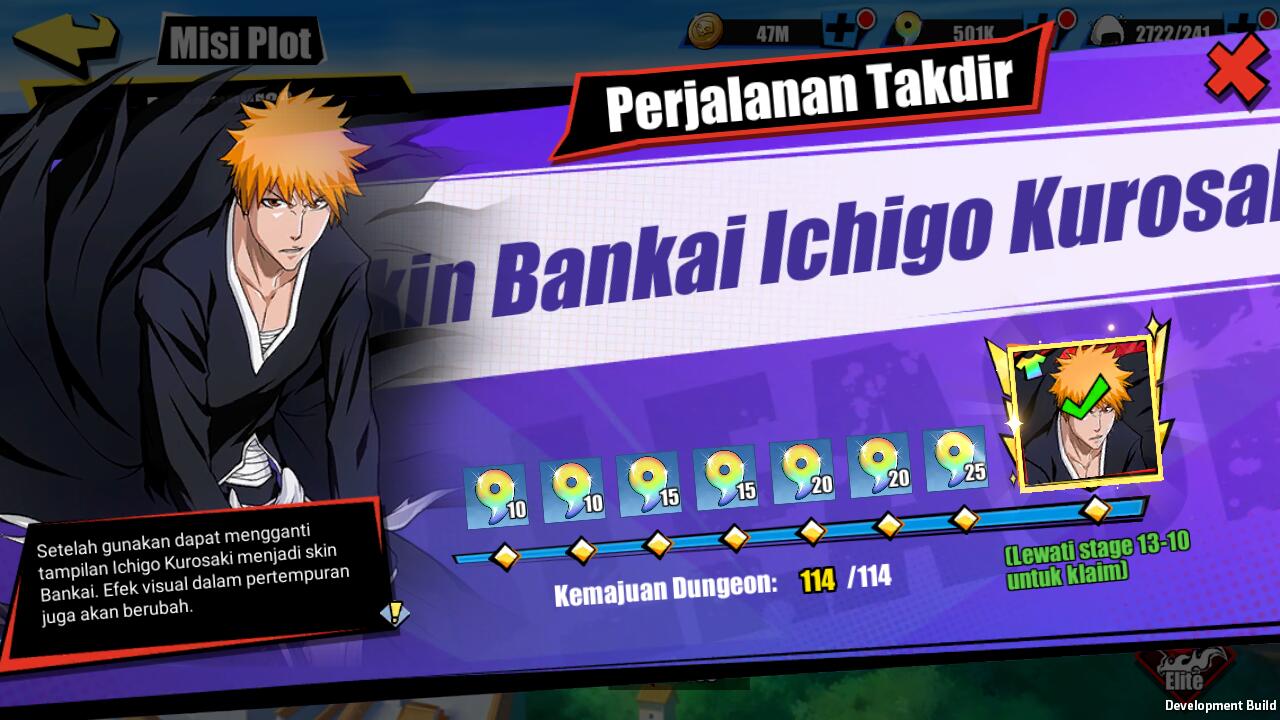Open the Elite stage button
Viewport: 1280px width, 720px height.
pos(1183,673)
